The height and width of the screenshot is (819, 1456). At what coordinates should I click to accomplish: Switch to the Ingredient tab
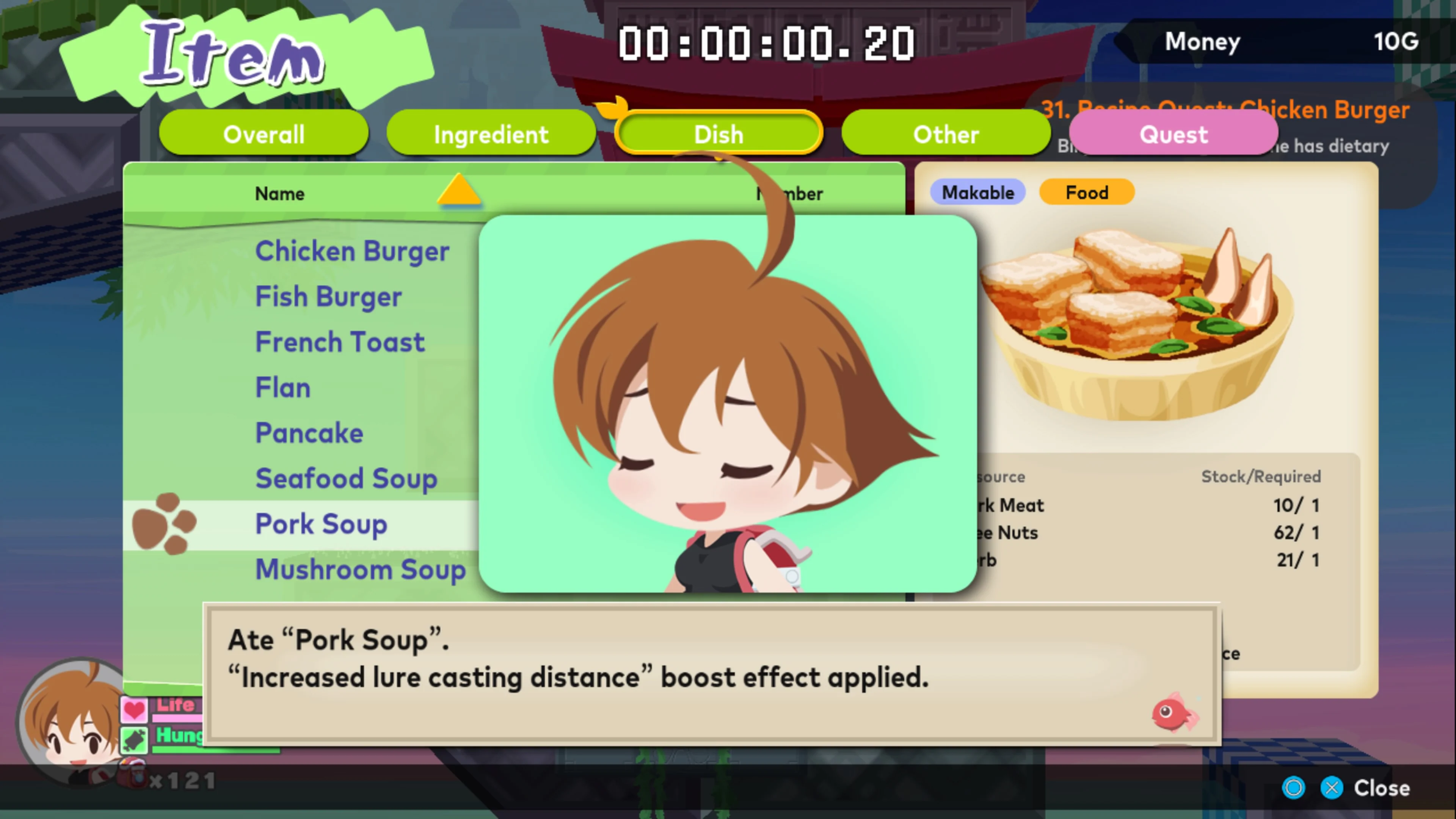tap(491, 134)
